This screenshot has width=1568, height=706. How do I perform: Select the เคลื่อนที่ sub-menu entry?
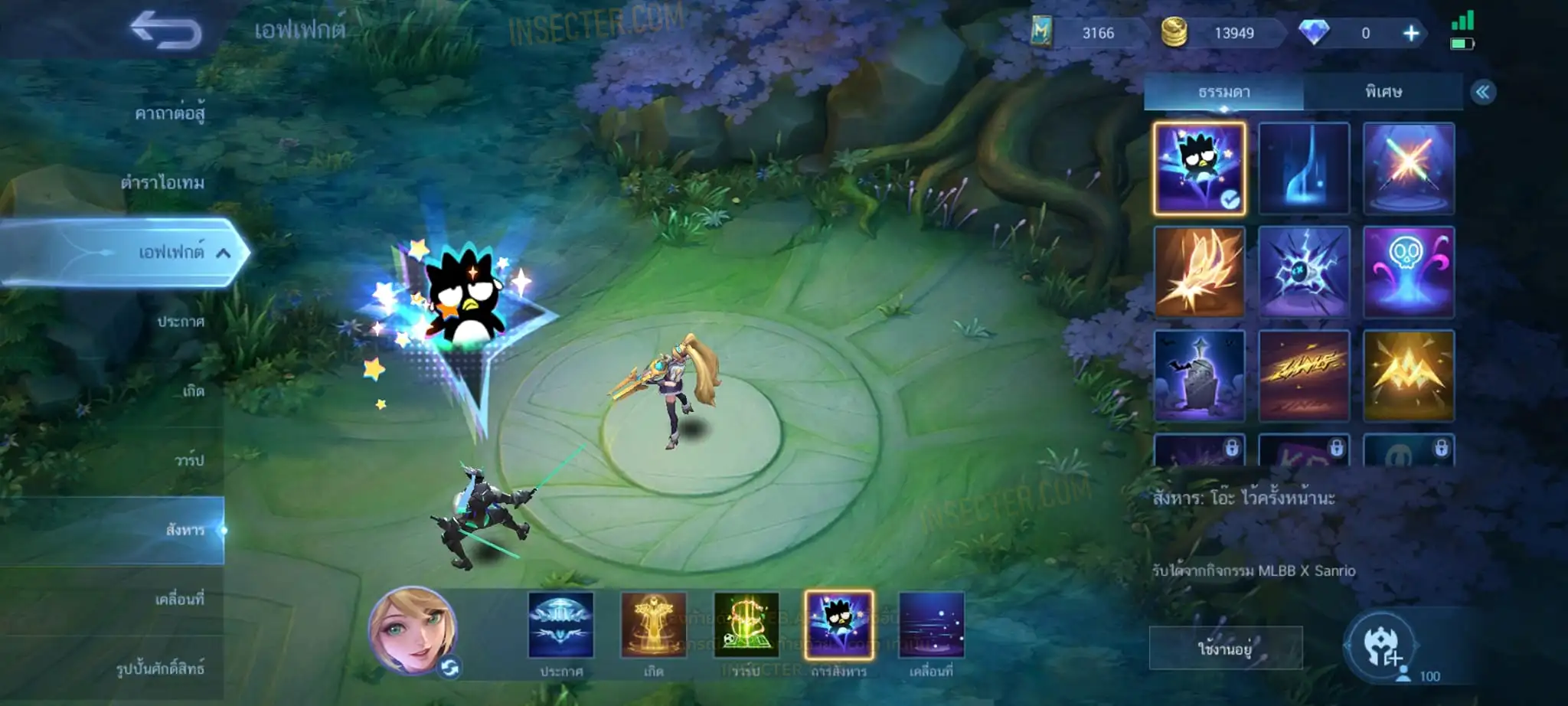coord(179,599)
